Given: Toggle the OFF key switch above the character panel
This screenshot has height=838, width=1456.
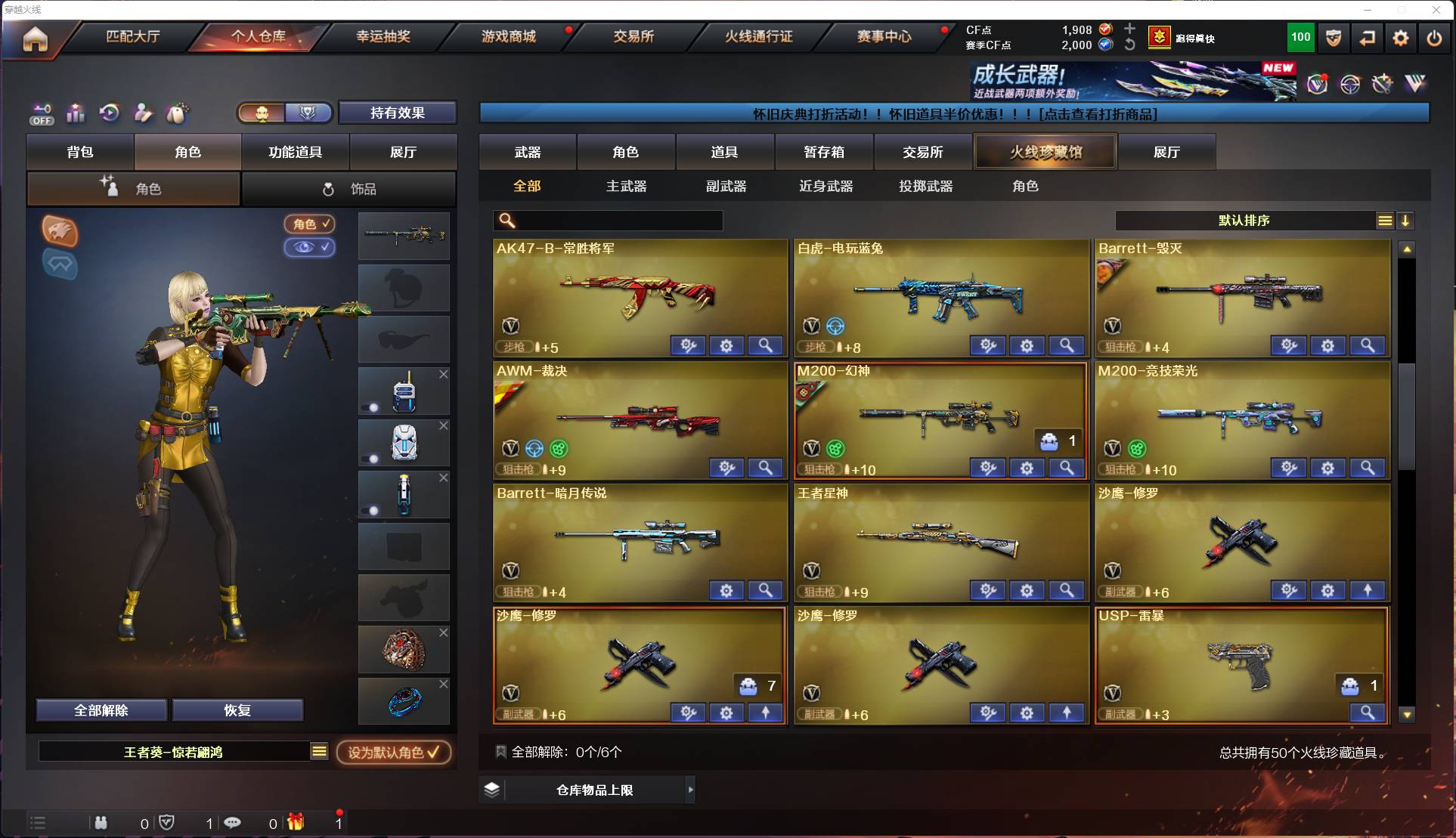Looking at the screenshot, I should tap(42, 113).
